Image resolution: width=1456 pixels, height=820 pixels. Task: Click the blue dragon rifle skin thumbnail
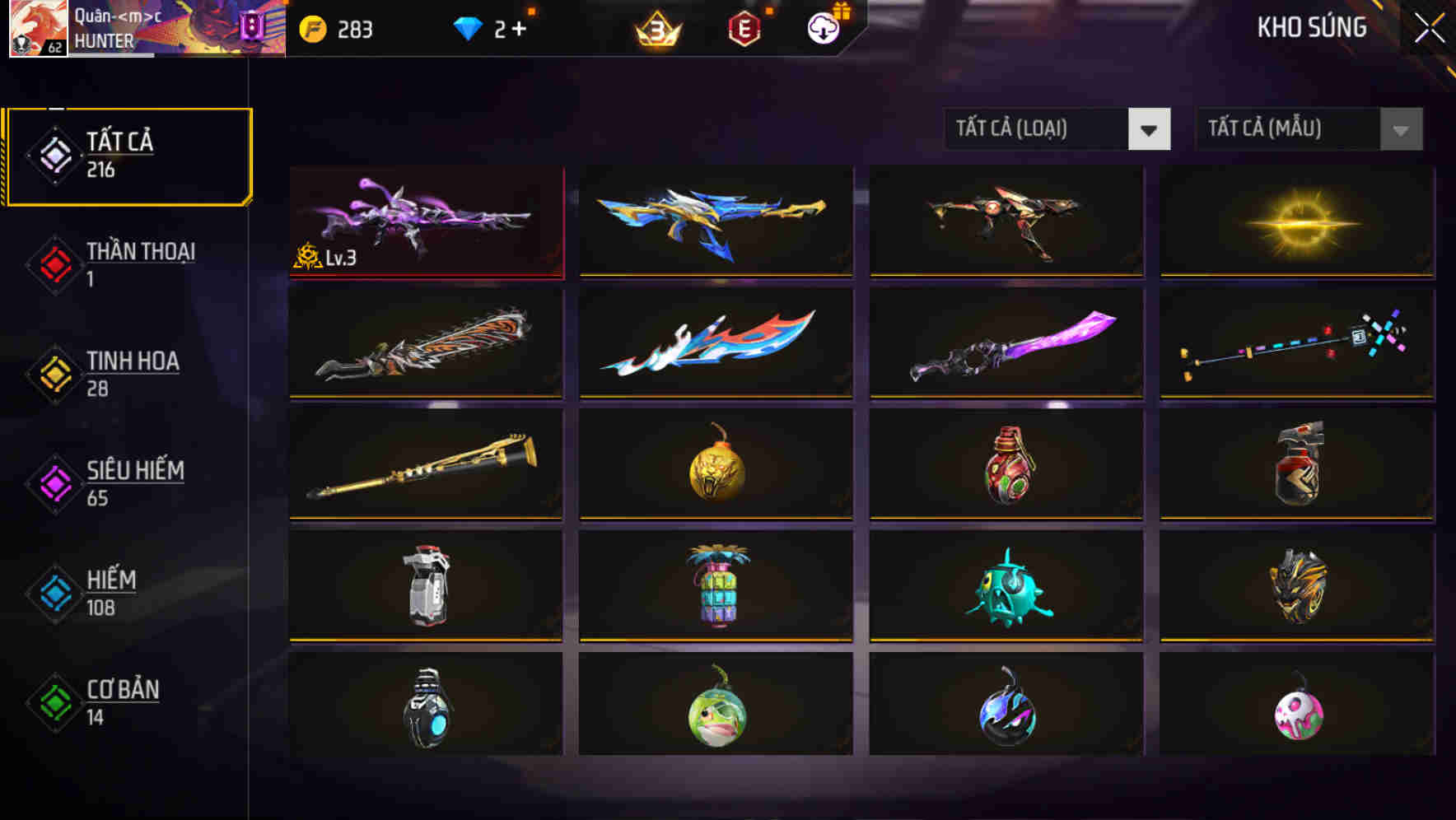pos(715,221)
